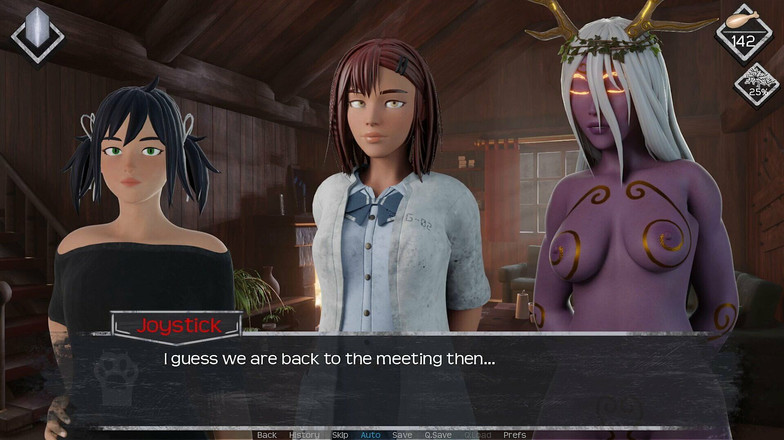The image size is (784, 440).
Task: Click the silver crystal diamond icon
Action: [x=39, y=33]
